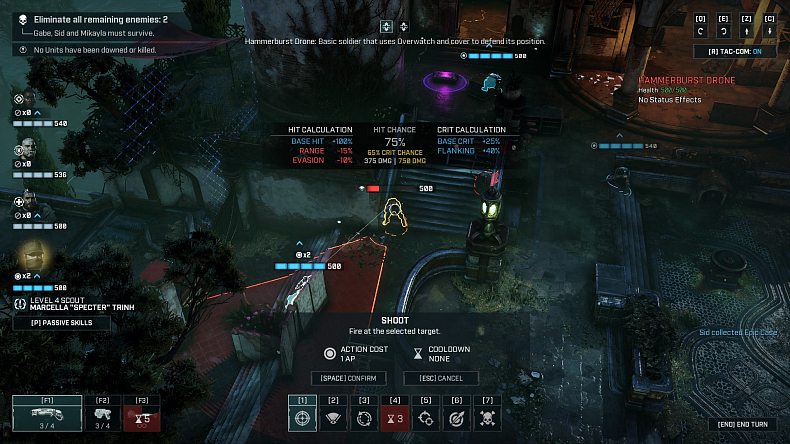The width and height of the screenshot is (790, 444).
Task: Select the hourglass item showing 5
Action: (141, 418)
